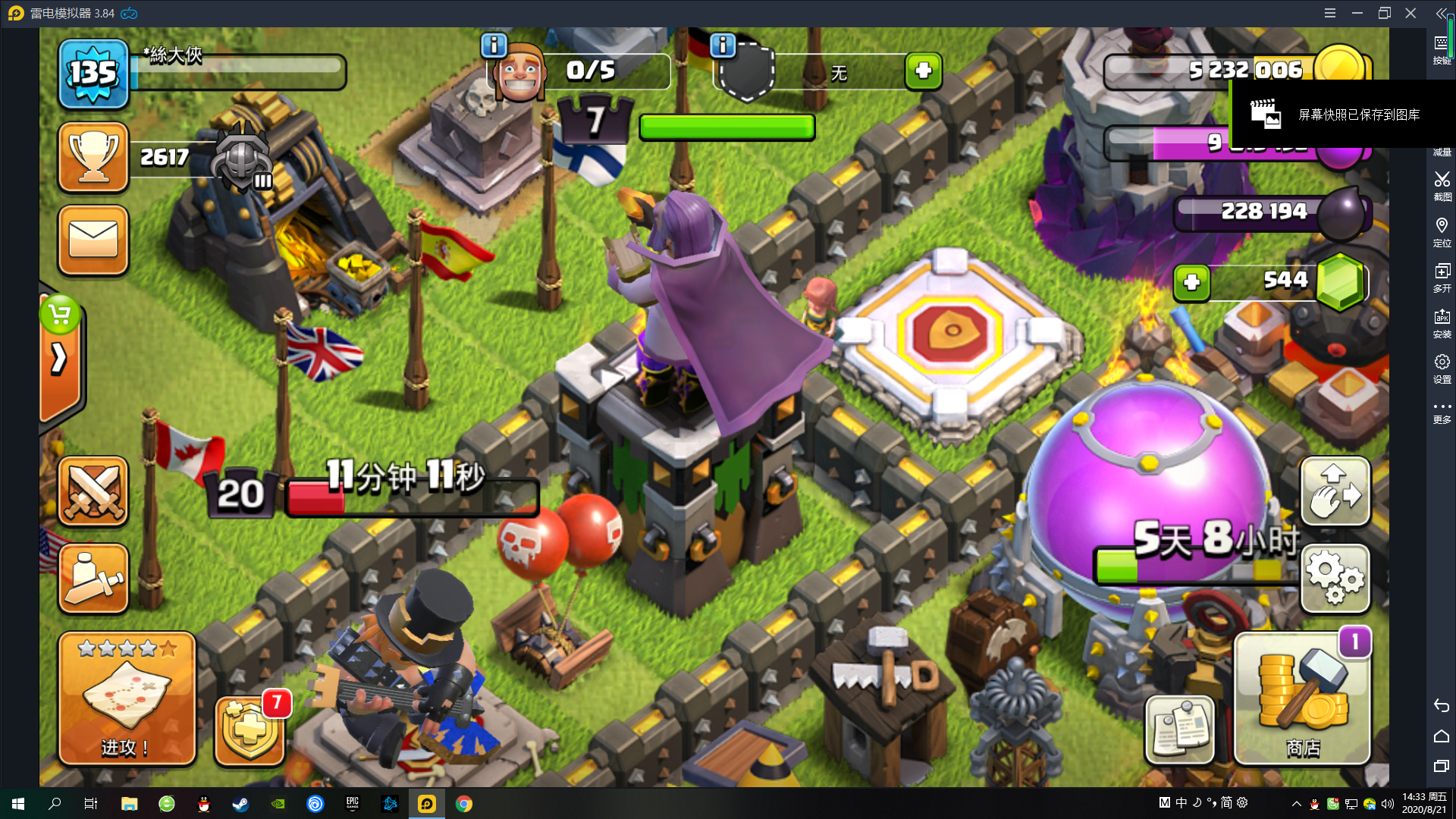This screenshot has height=819, width=1456.
Task: Open the mail inbox icon
Action: pyautogui.click(x=93, y=241)
